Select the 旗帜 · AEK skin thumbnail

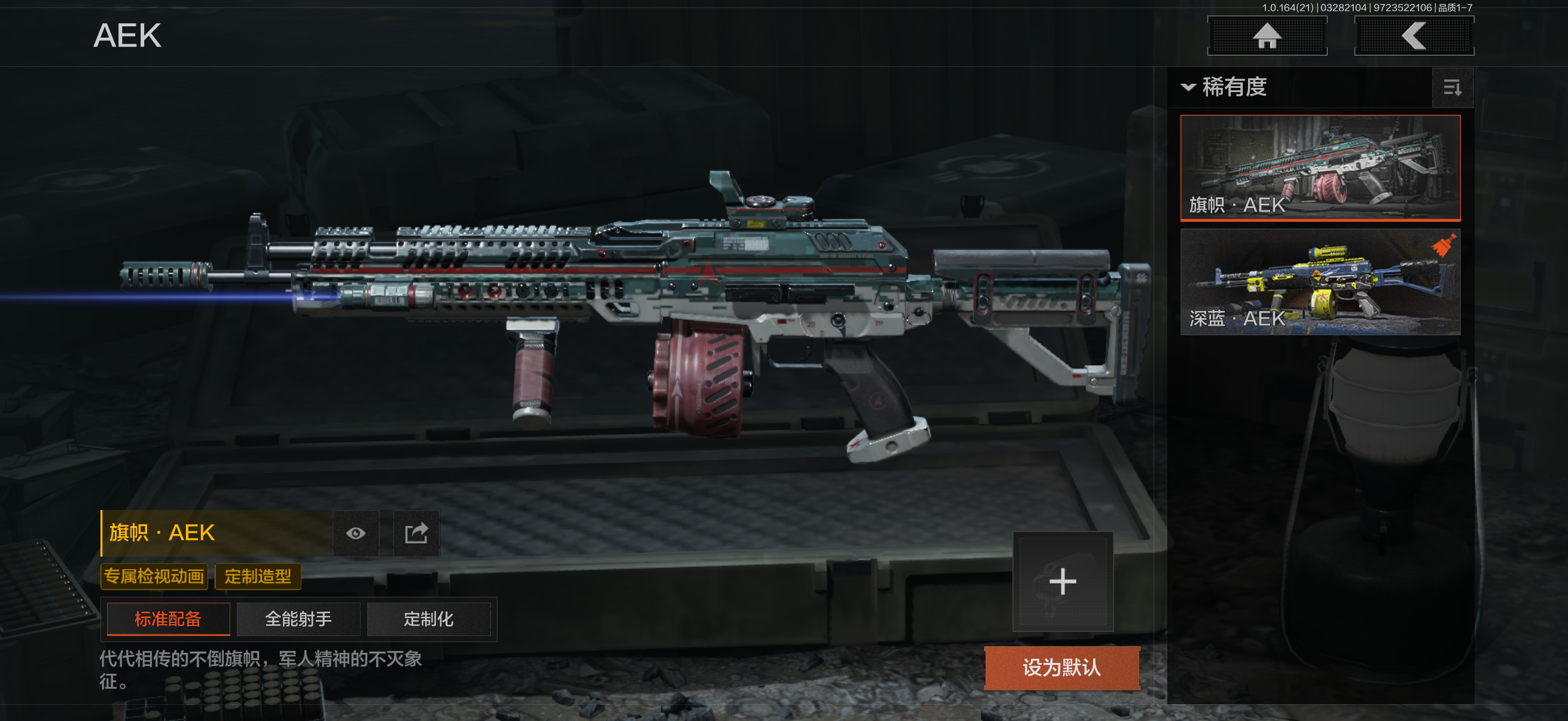[x=1320, y=167]
